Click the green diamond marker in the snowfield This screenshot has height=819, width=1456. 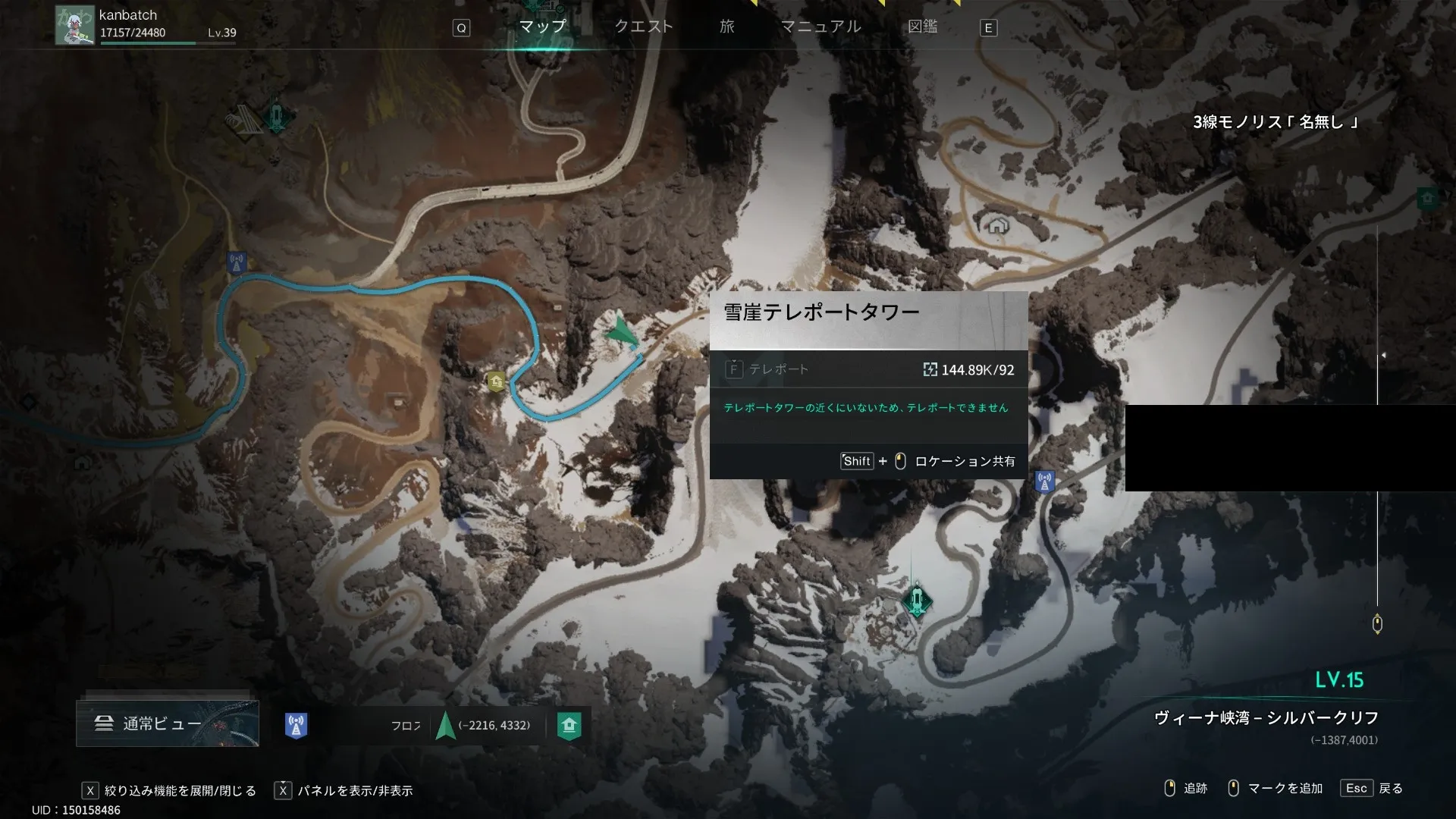[917, 600]
